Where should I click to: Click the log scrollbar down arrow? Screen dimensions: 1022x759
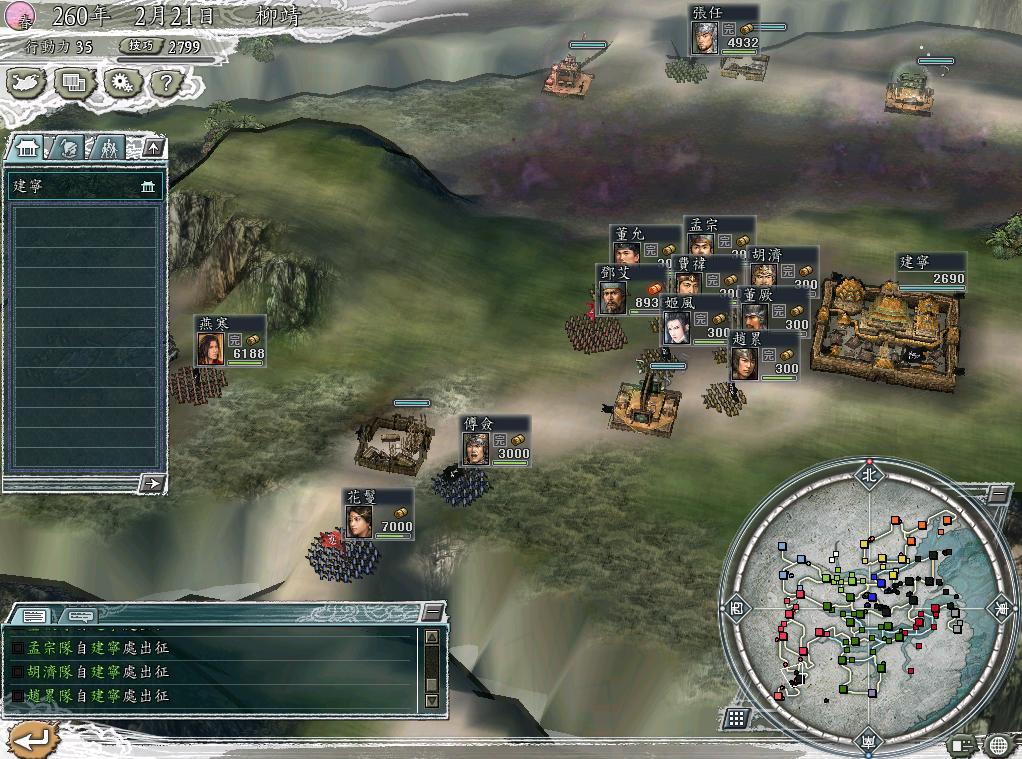click(432, 700)
